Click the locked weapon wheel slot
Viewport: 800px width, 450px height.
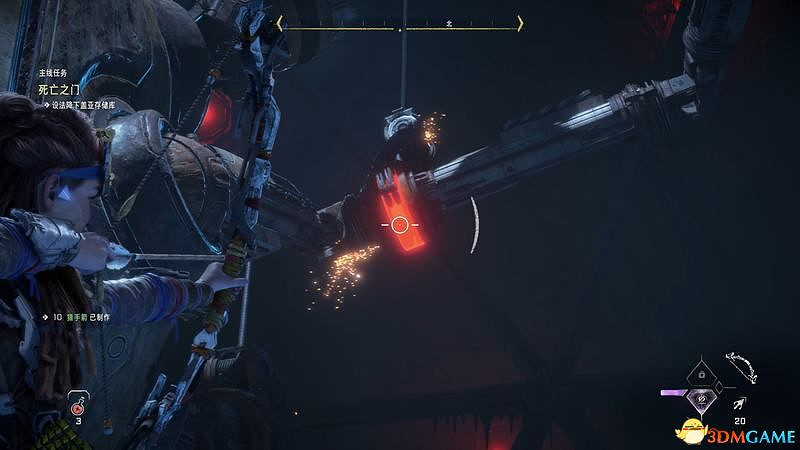[702, 374]
